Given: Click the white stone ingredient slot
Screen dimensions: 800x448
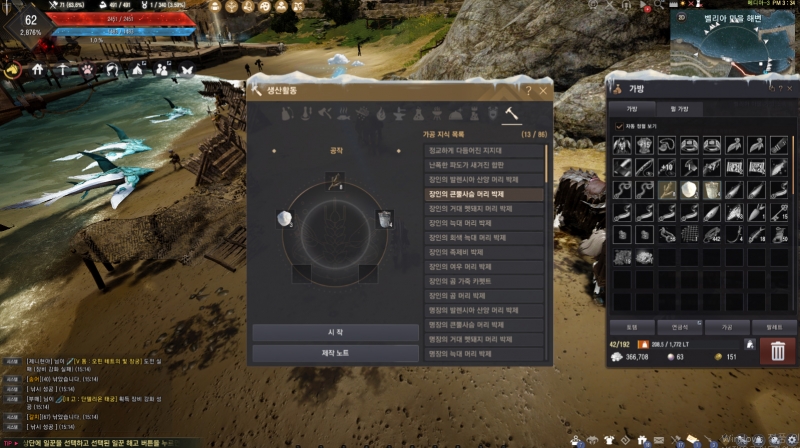Looking at the screenshot, I should [283, 219].
